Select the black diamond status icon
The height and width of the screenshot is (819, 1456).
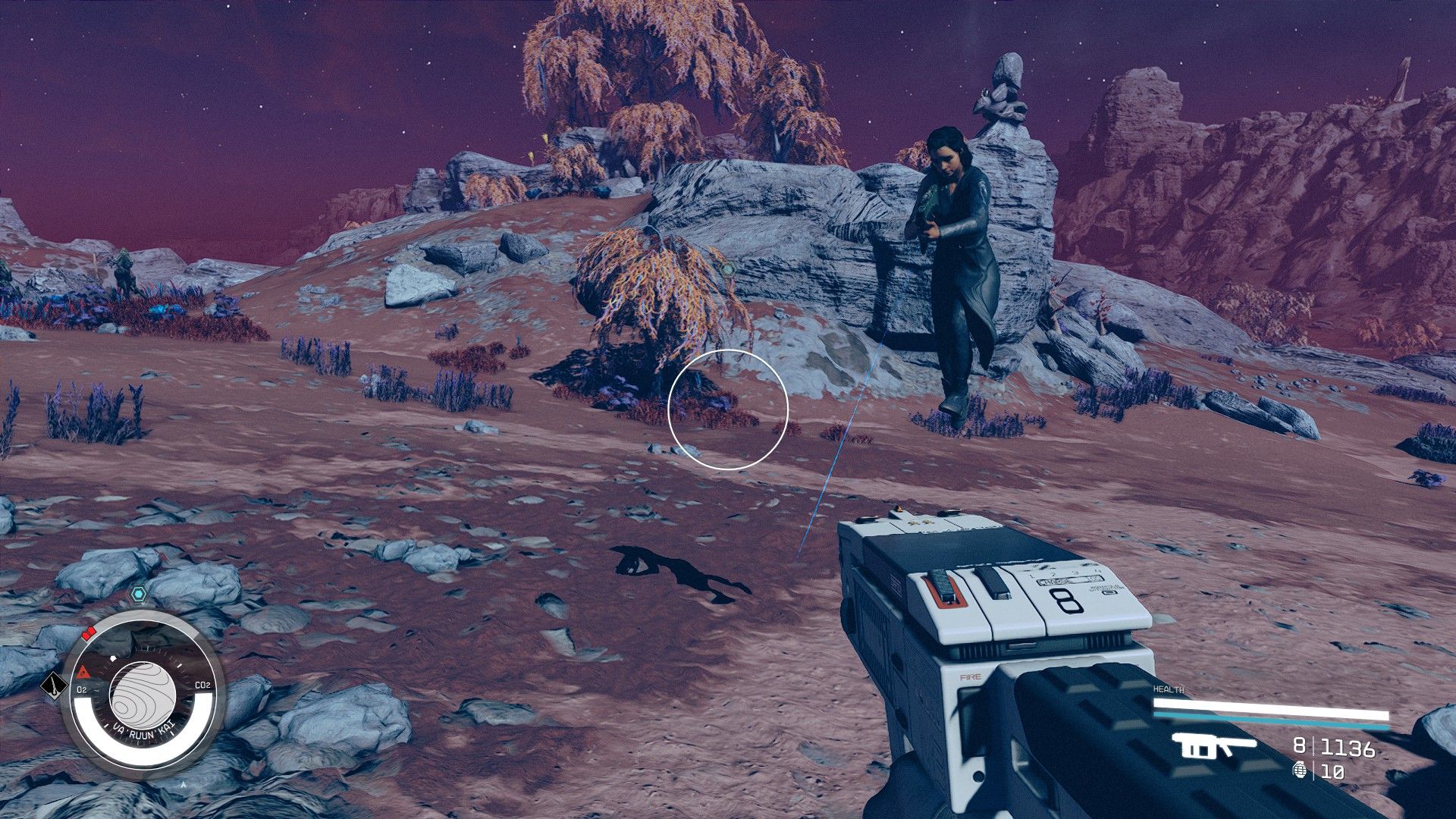point(52,686)
